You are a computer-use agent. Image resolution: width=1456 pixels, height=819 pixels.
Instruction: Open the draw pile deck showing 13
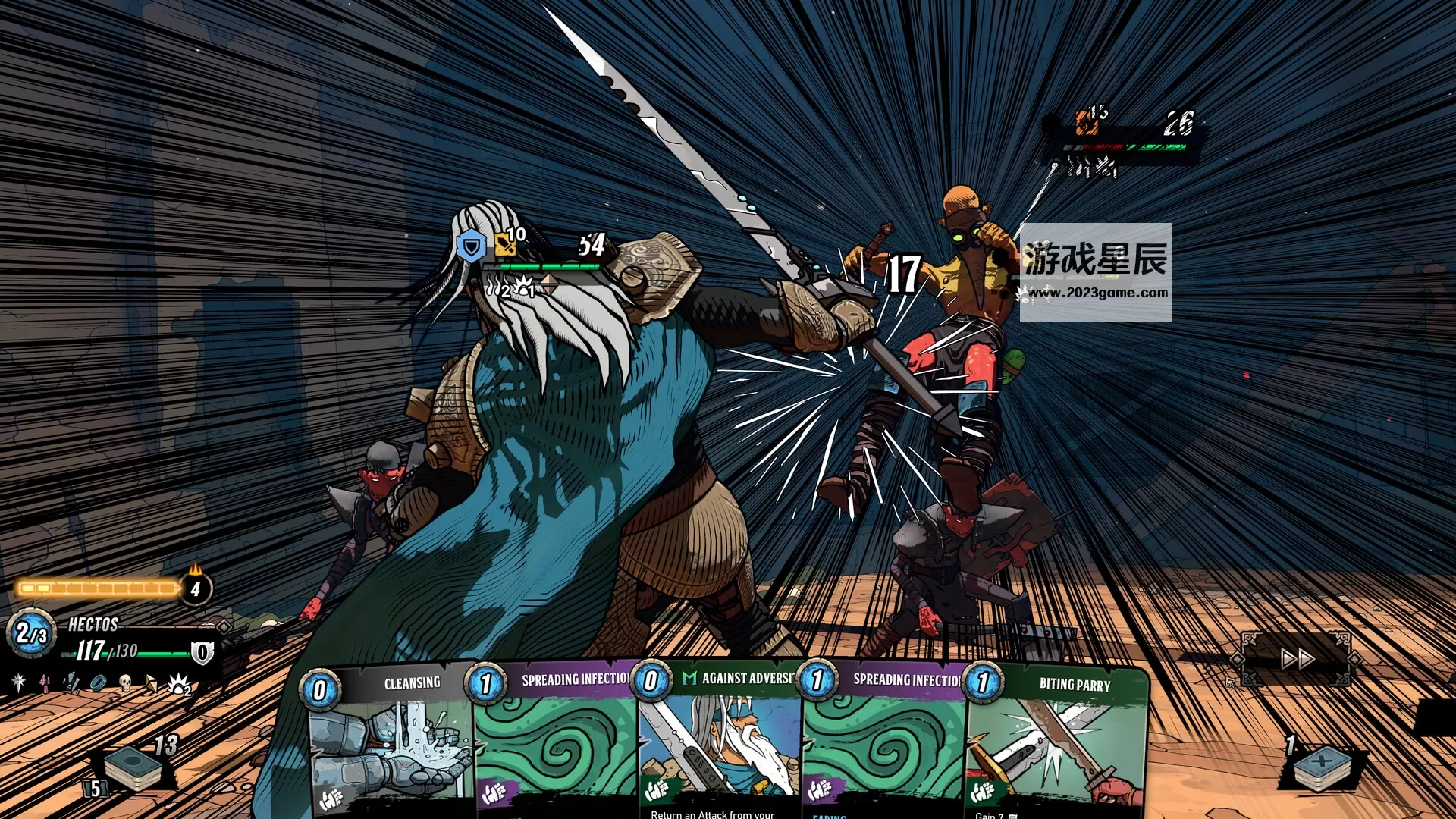133,766
